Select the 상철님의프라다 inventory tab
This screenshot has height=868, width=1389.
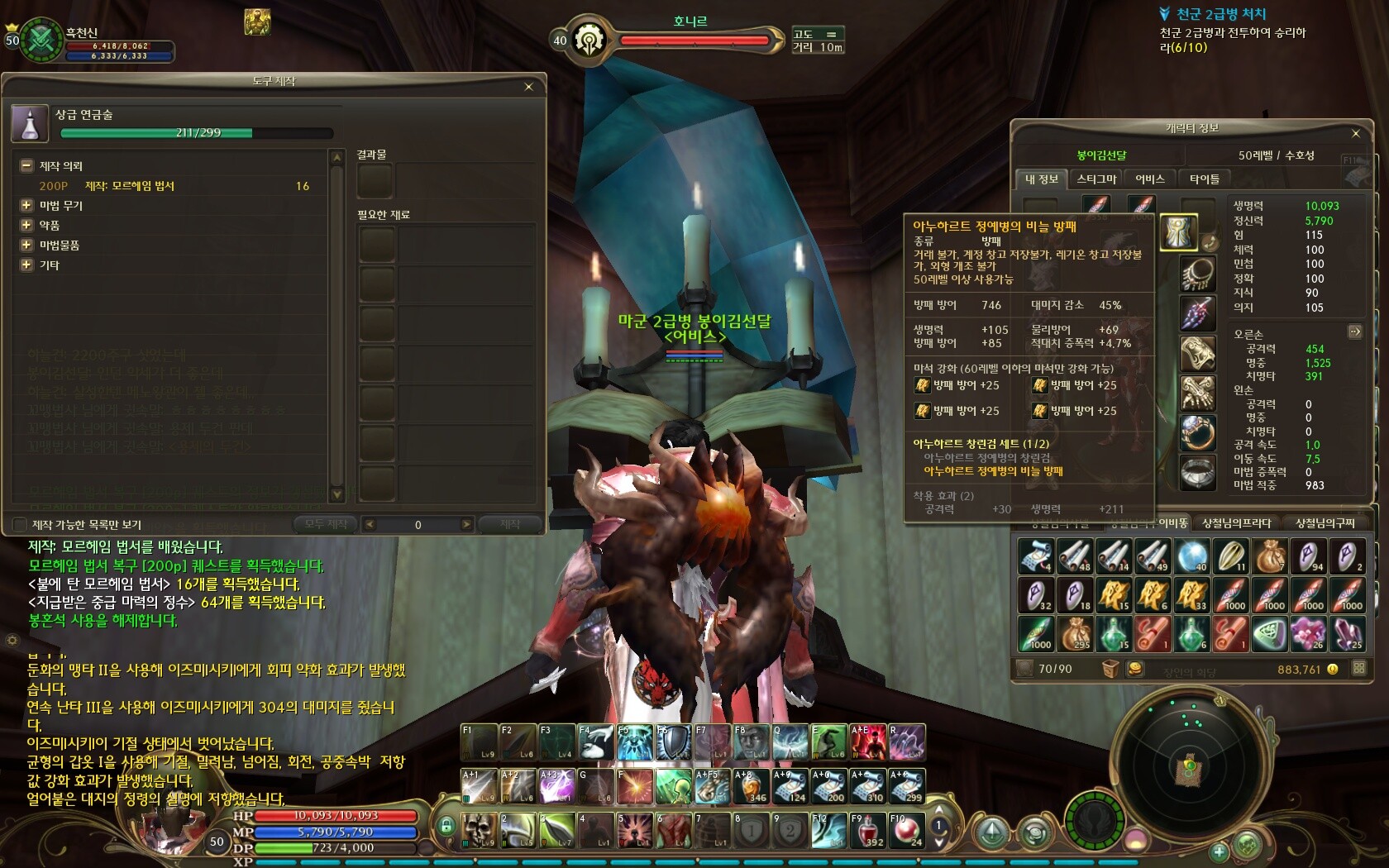click(1237, 522)
